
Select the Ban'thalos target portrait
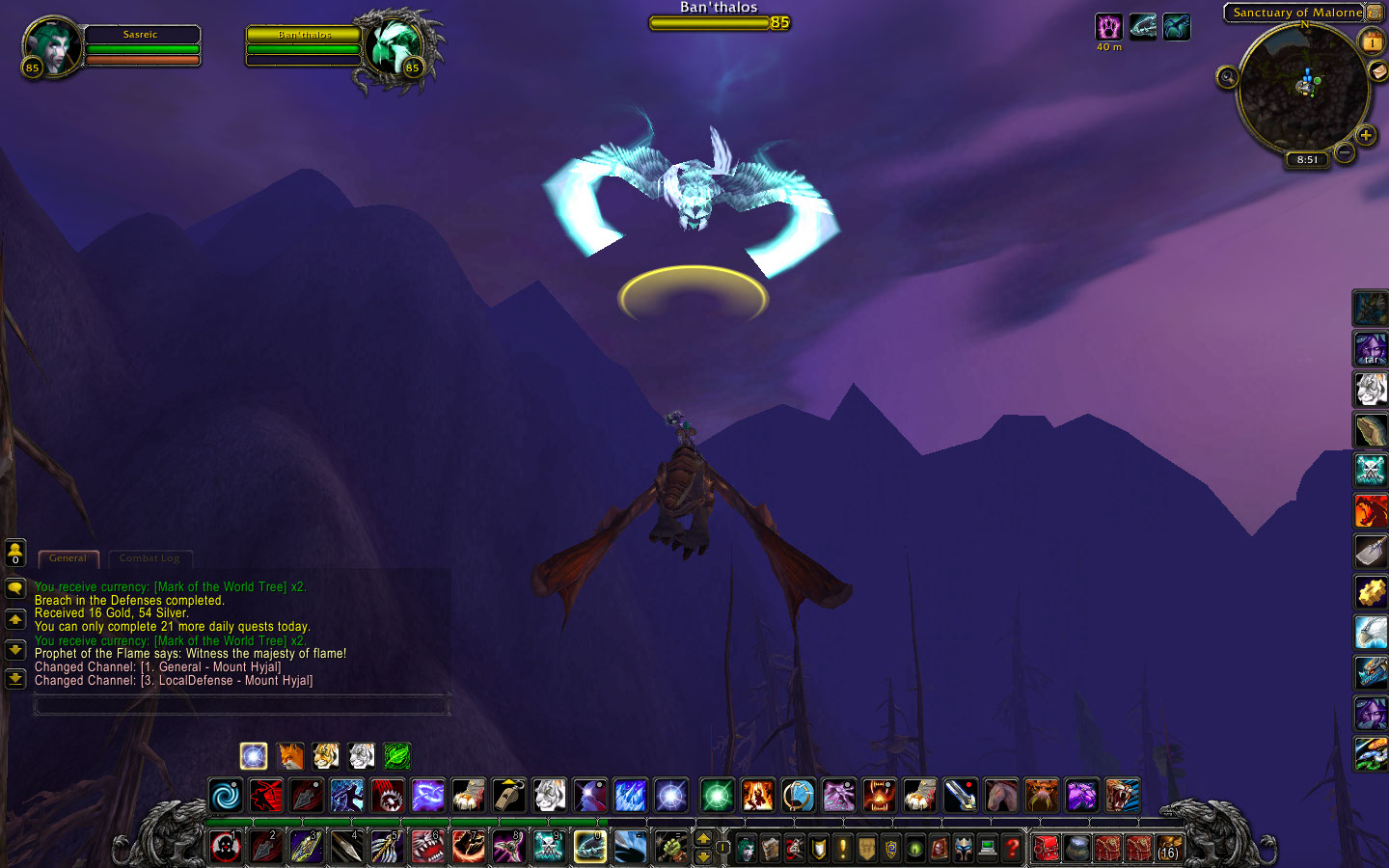[x=394, y=46]
